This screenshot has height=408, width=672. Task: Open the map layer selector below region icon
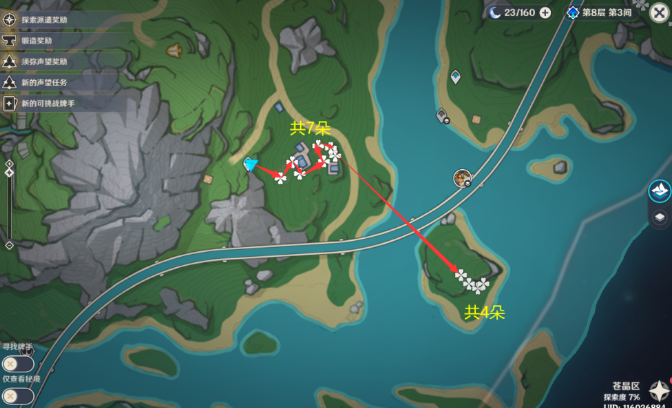[x=659, y=217]
